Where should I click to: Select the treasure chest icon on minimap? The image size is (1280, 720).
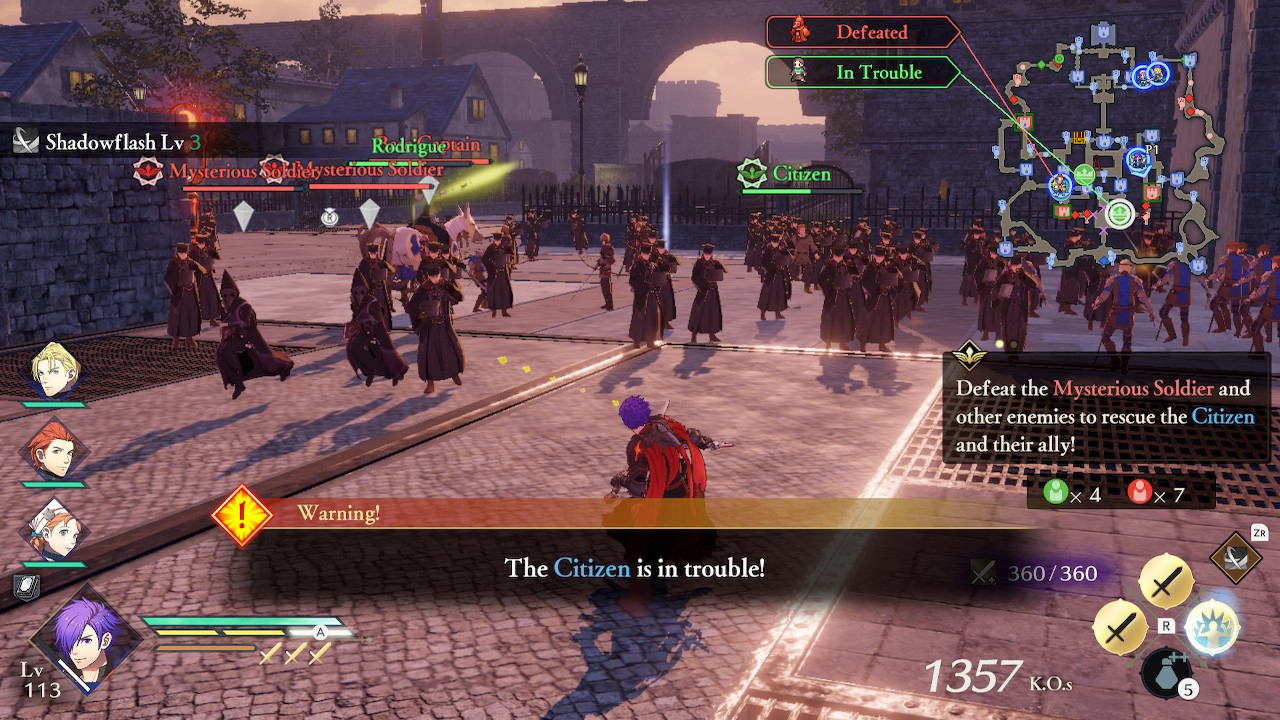pos(1079,138)
